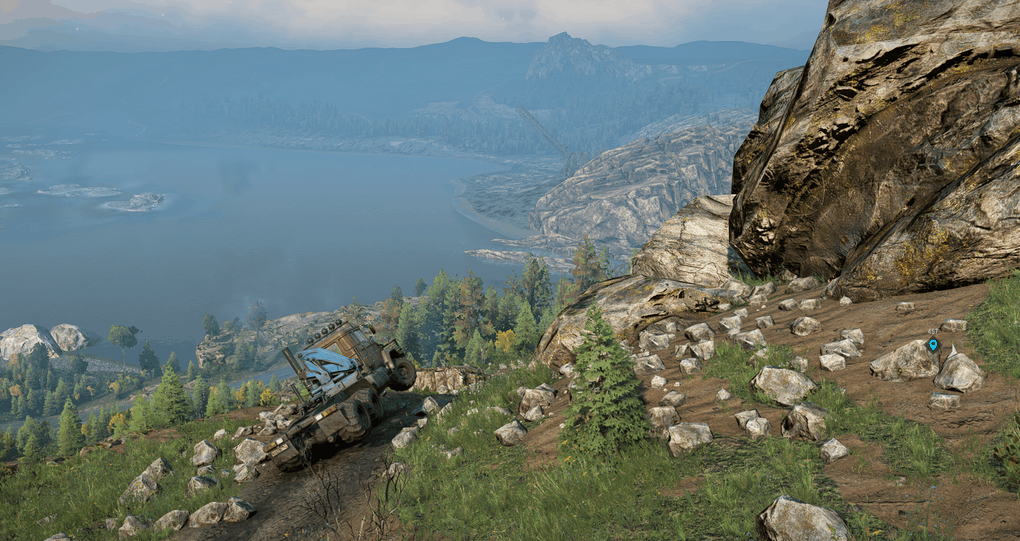
Task: Click the blue waypoint marker icon
Action: pos(933,344)
